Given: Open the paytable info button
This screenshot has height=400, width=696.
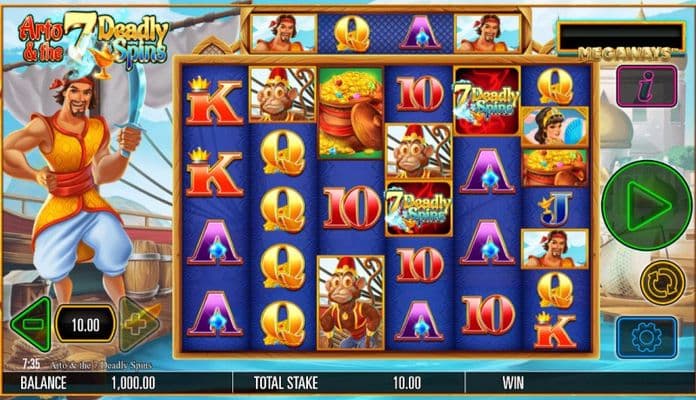Looking at the screenshot, I should (x=645, y=87).
